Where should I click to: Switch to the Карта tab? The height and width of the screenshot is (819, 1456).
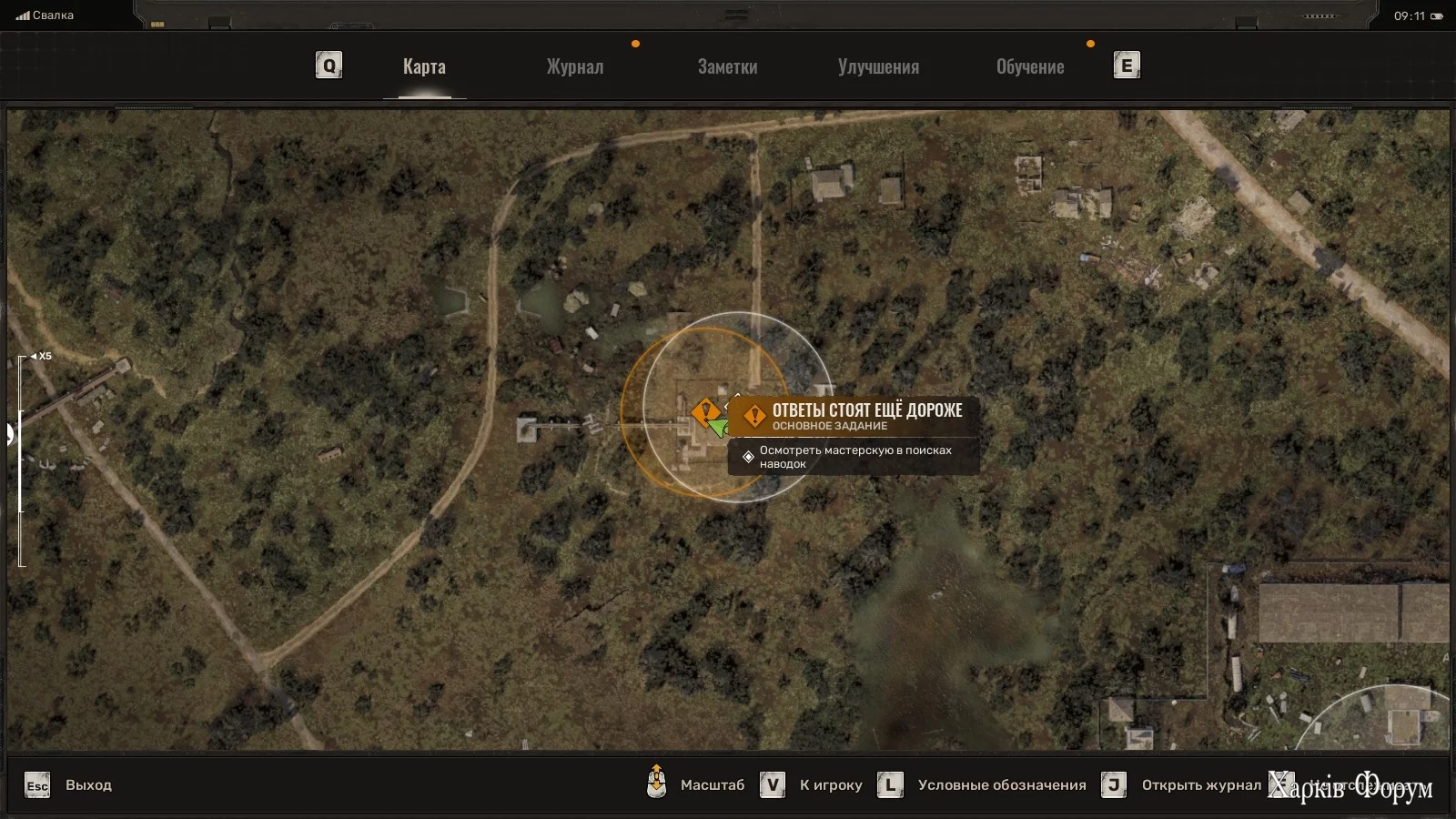(424, 66)
